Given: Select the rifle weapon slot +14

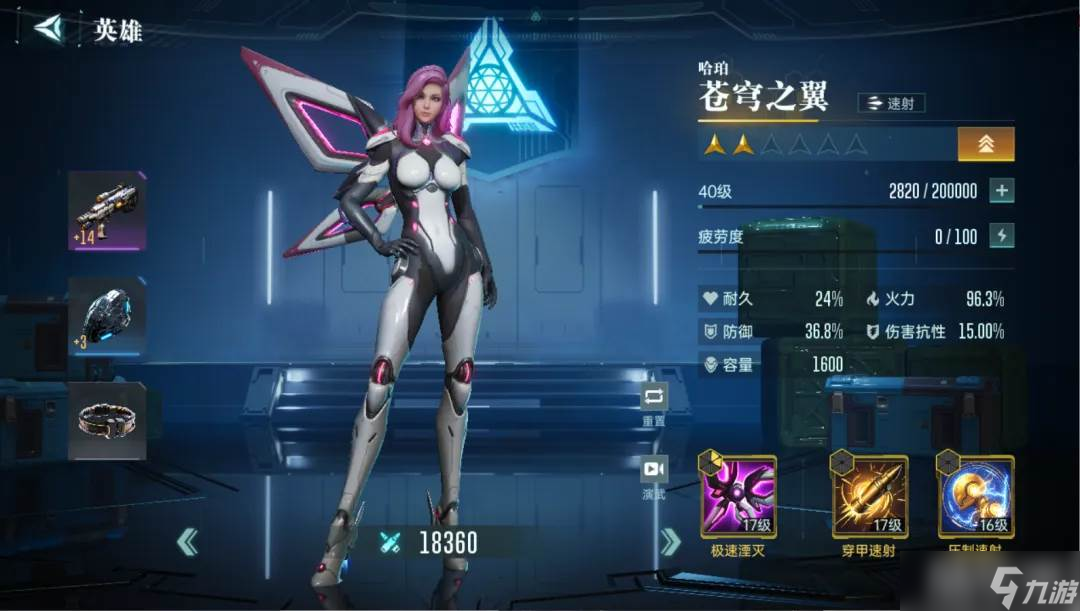Looking at the screenshot, I should tap(107, 210).
